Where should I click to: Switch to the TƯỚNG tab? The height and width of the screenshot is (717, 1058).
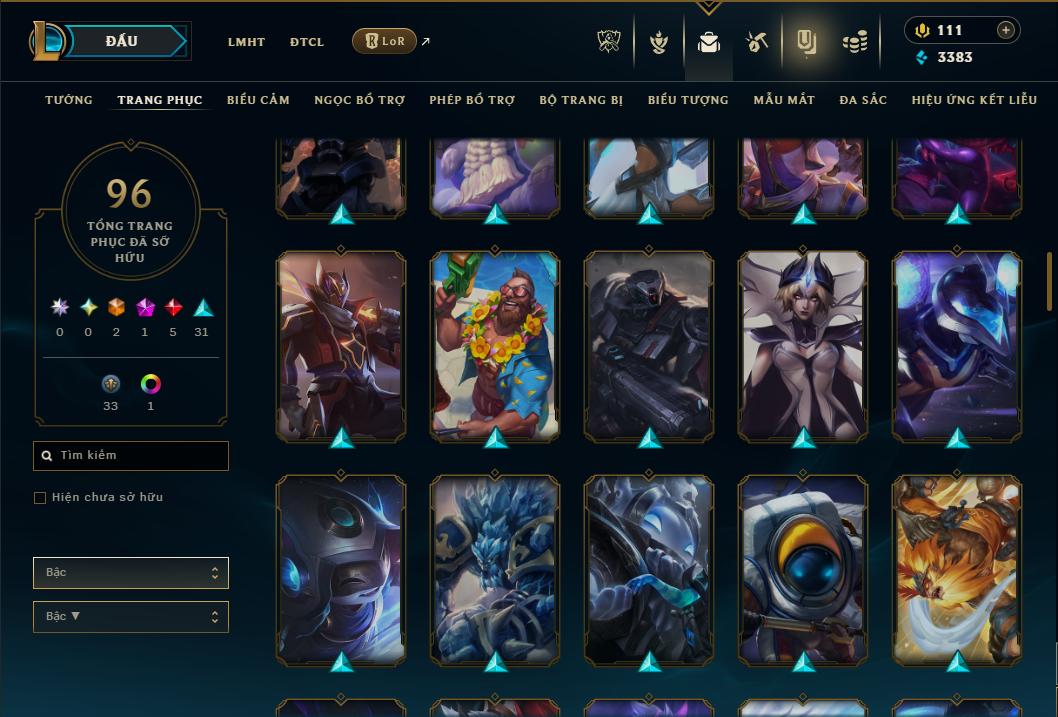[69, 100]
